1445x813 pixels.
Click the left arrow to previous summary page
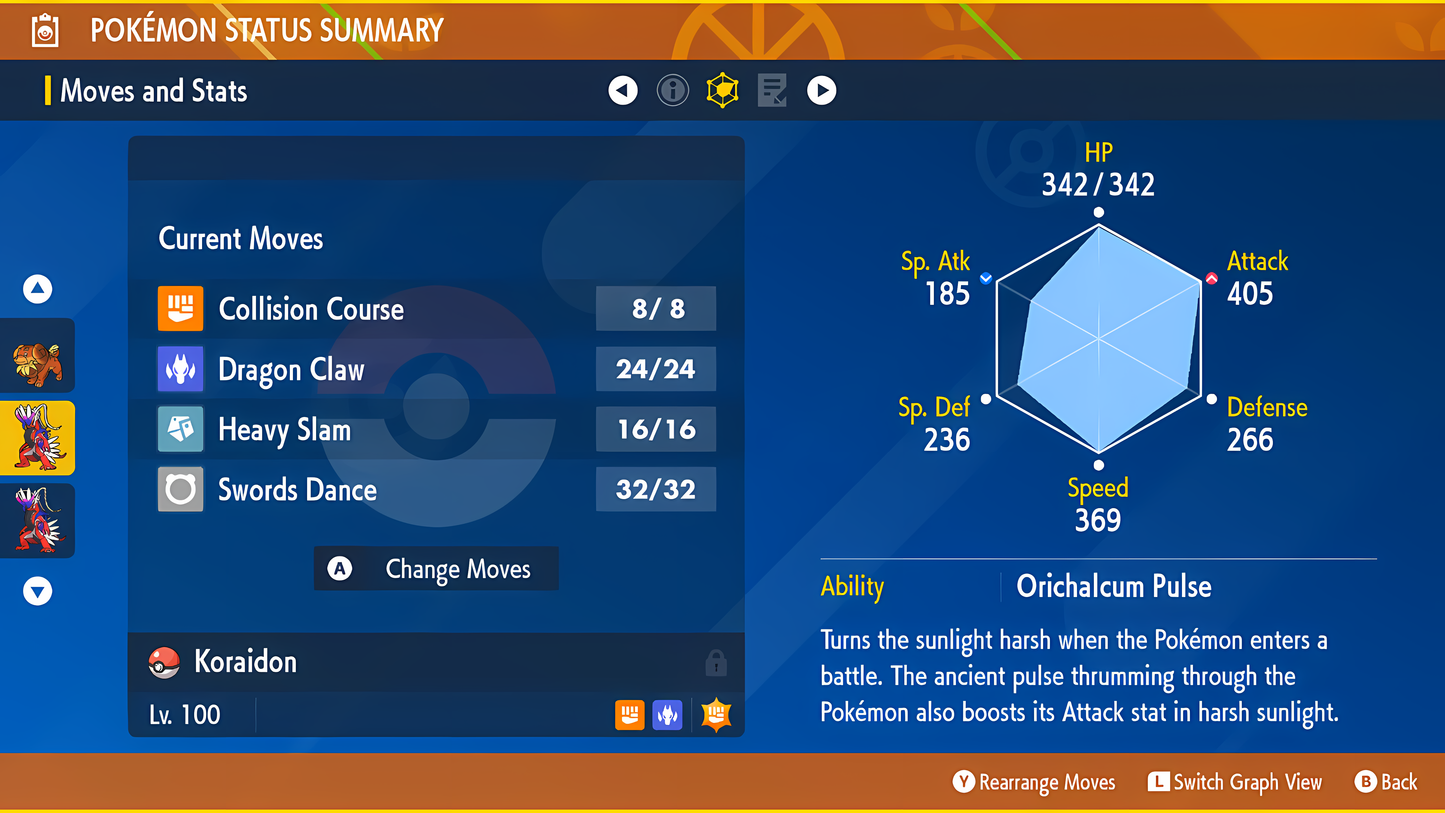tap(622, 90)
